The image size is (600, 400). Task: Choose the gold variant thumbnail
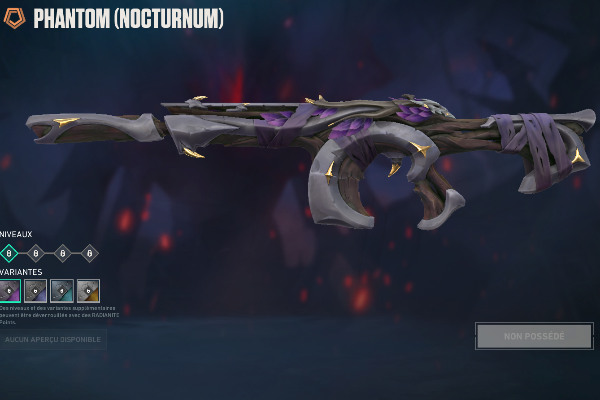(x=88, y=291)
